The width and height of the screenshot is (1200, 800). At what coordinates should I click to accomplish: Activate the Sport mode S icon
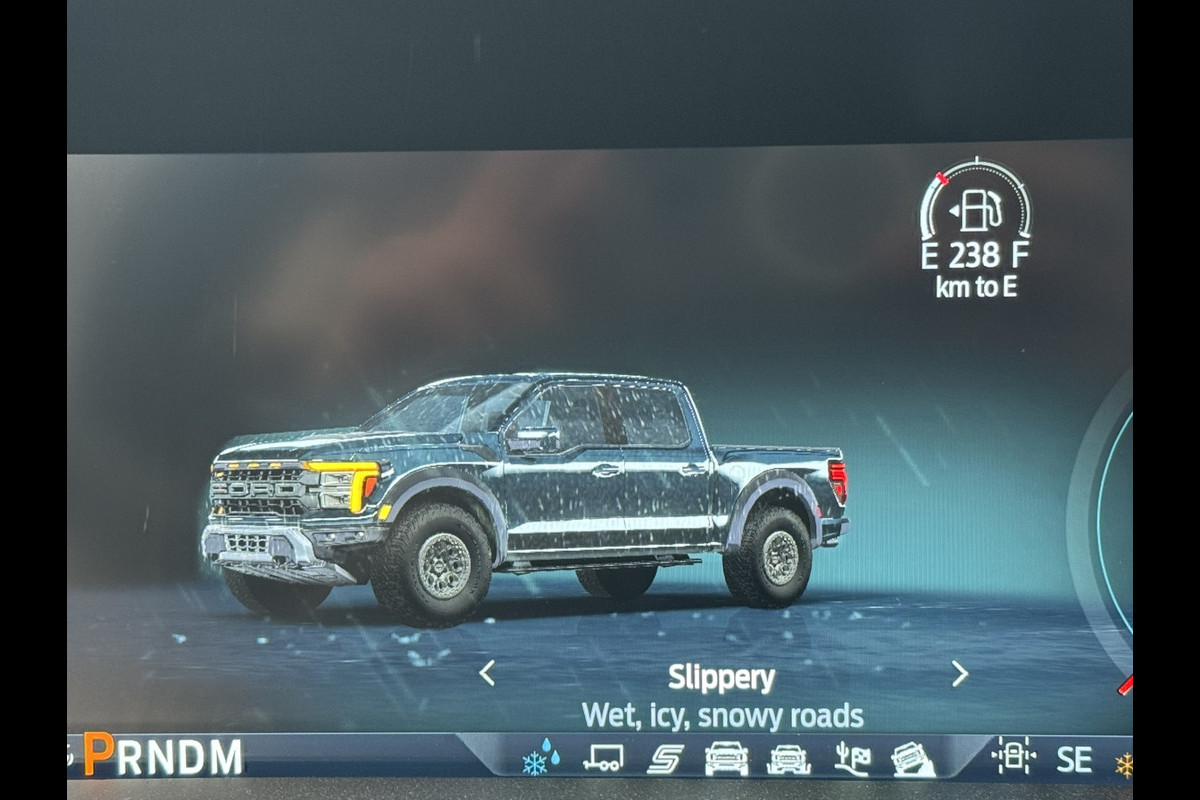click(664, 758)
